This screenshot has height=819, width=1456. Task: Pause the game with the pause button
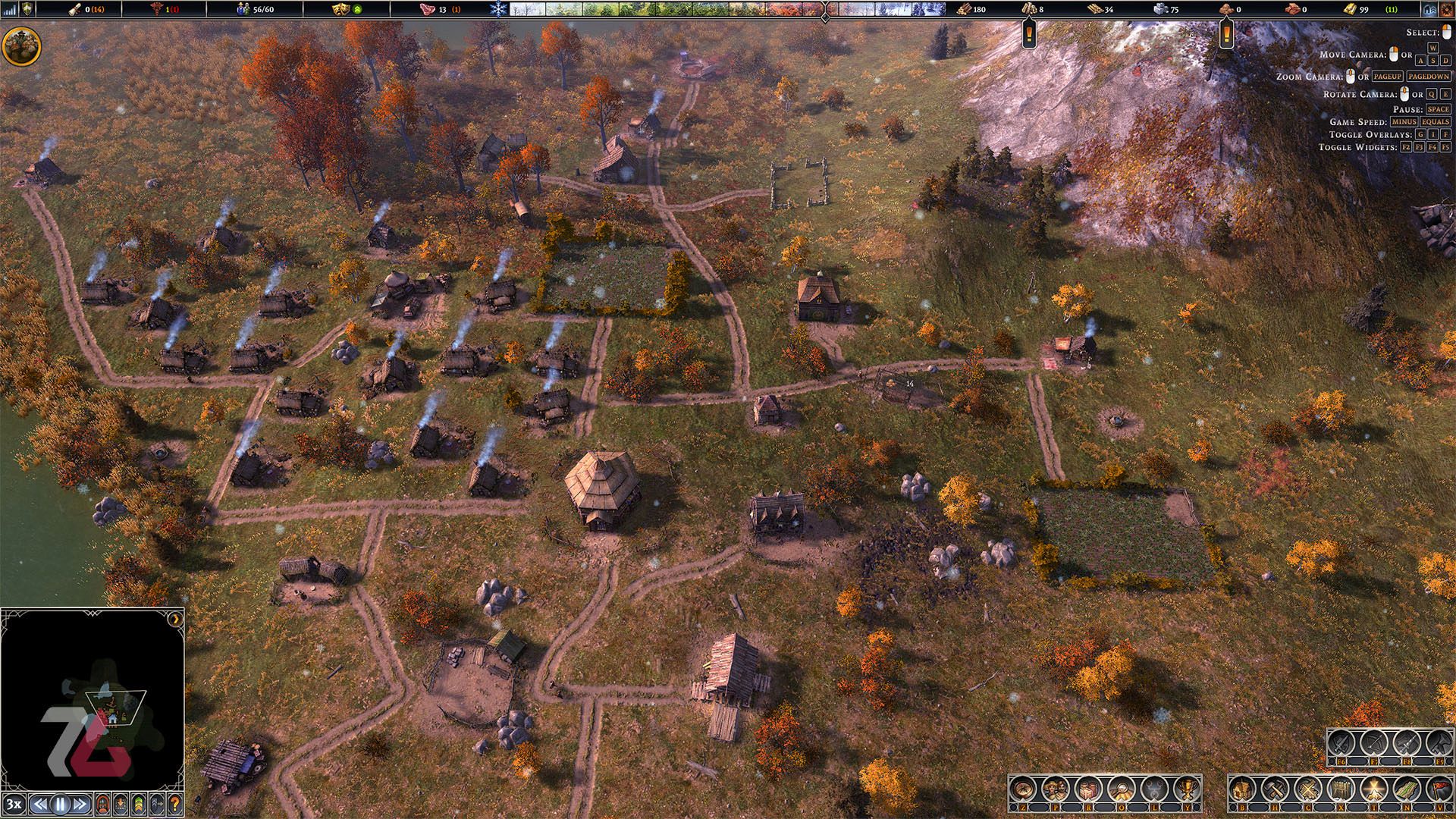click(61, 804)
